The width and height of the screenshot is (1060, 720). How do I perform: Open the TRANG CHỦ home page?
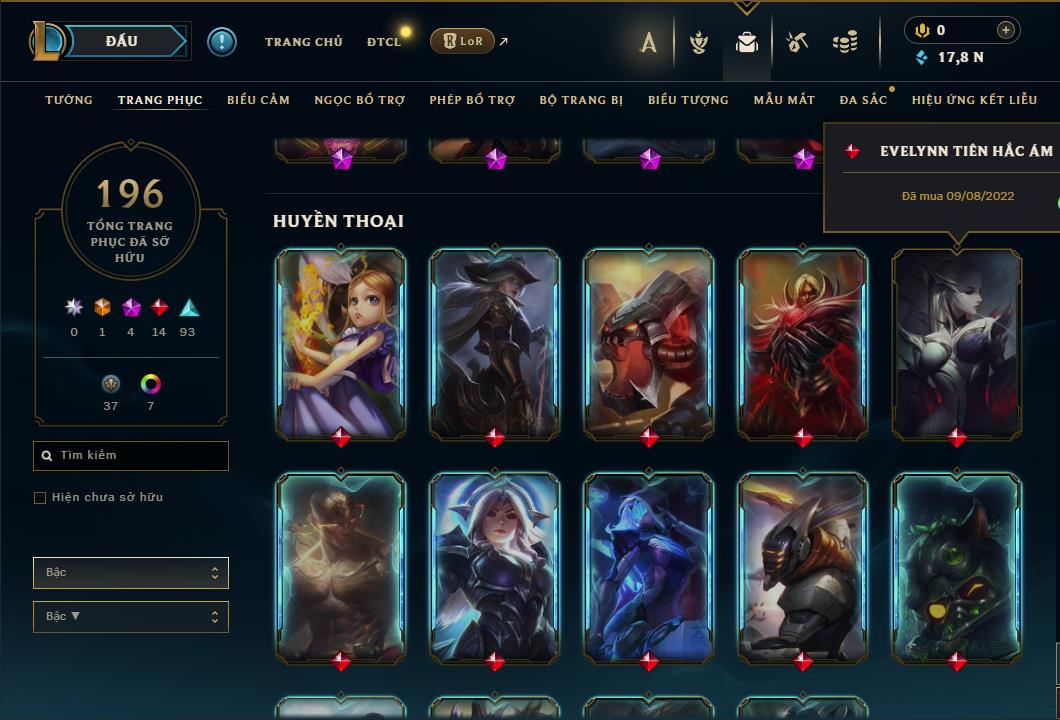coord(303,42)
